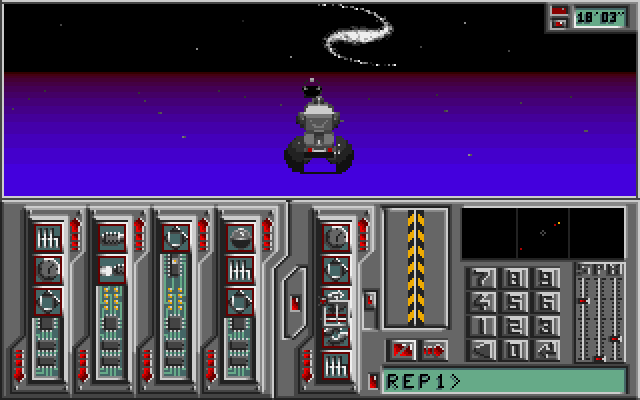Adjust the S slider in the SPH panel
This screenshot has height=400, width=640.
click(583, 300)
